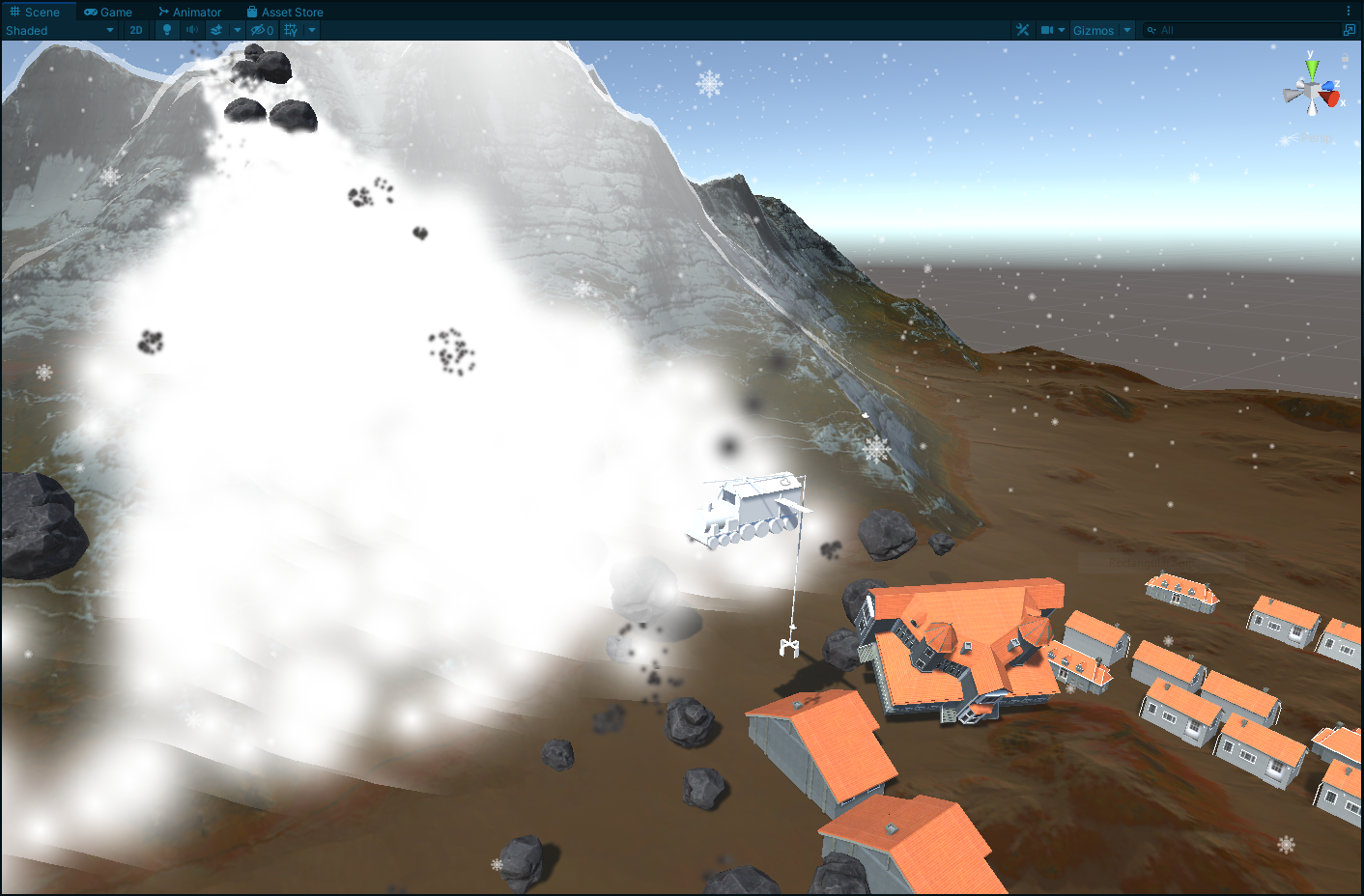Toggle hidden objects visibility eye icon
This screenshot has height=896, width=1364.
point(262,30)
